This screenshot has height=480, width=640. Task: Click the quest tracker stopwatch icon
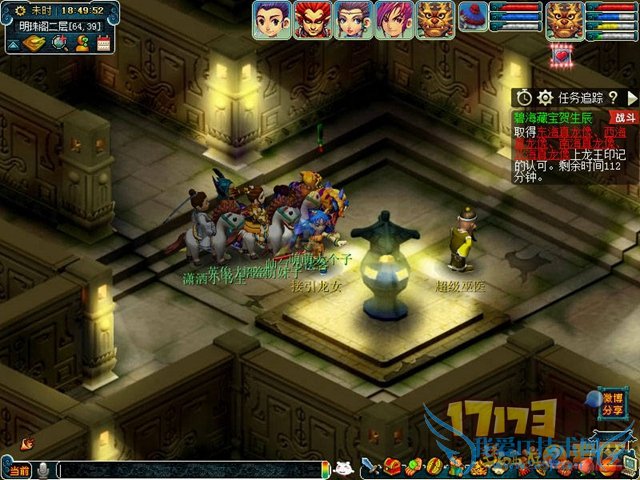(525, 97)
